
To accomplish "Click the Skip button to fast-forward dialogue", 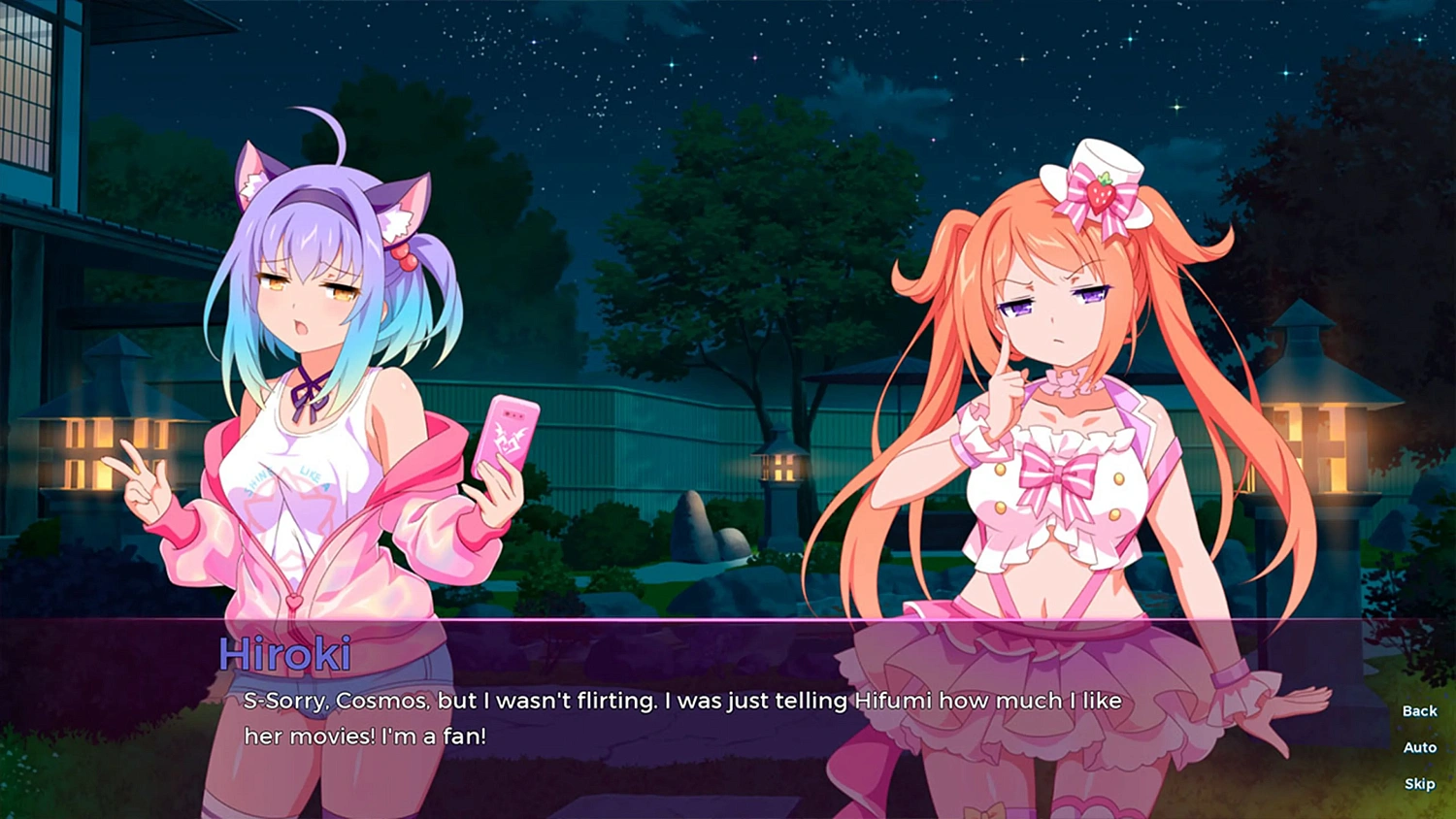I will [1419, 783].
